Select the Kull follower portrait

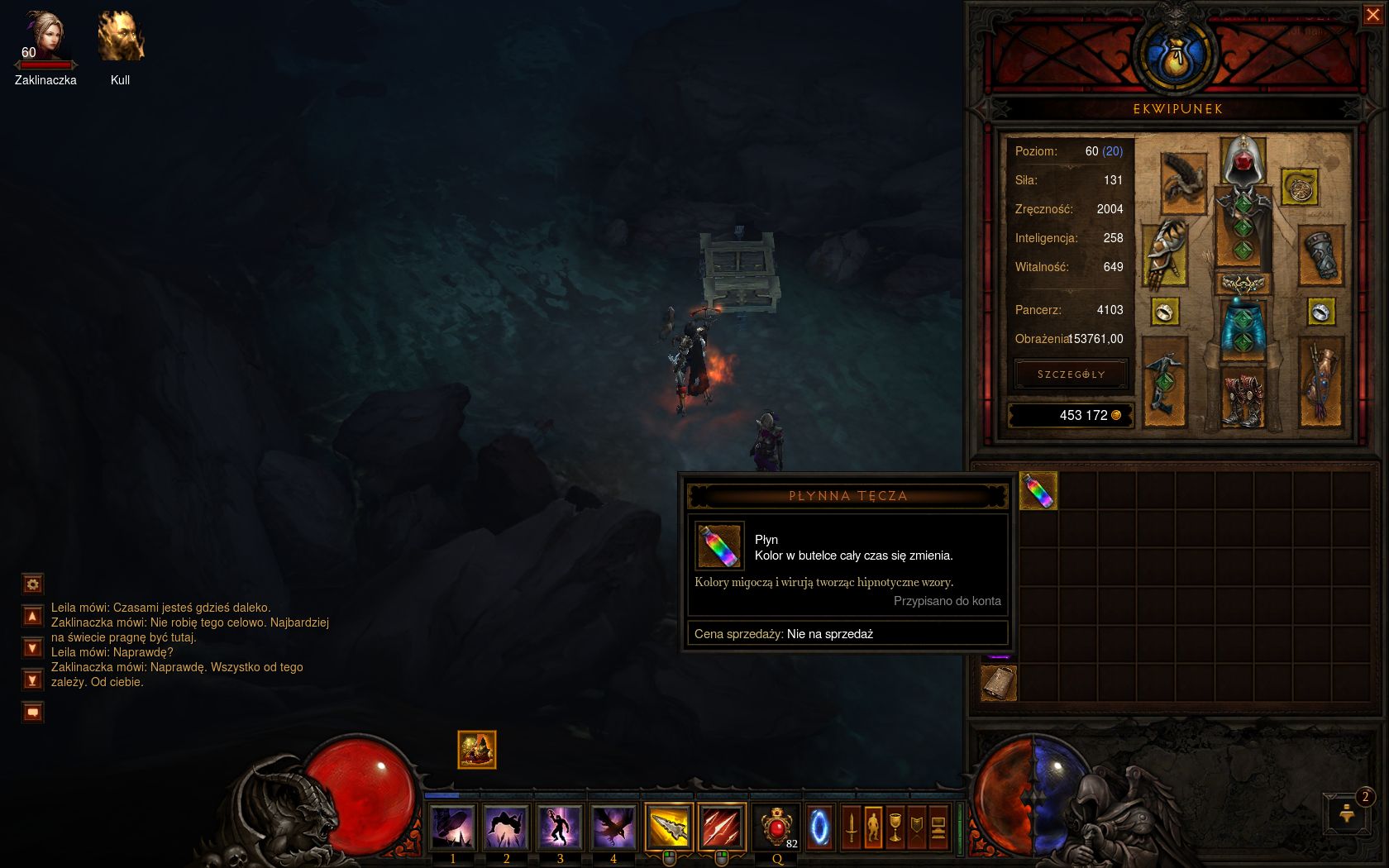(x=121, y=38)
